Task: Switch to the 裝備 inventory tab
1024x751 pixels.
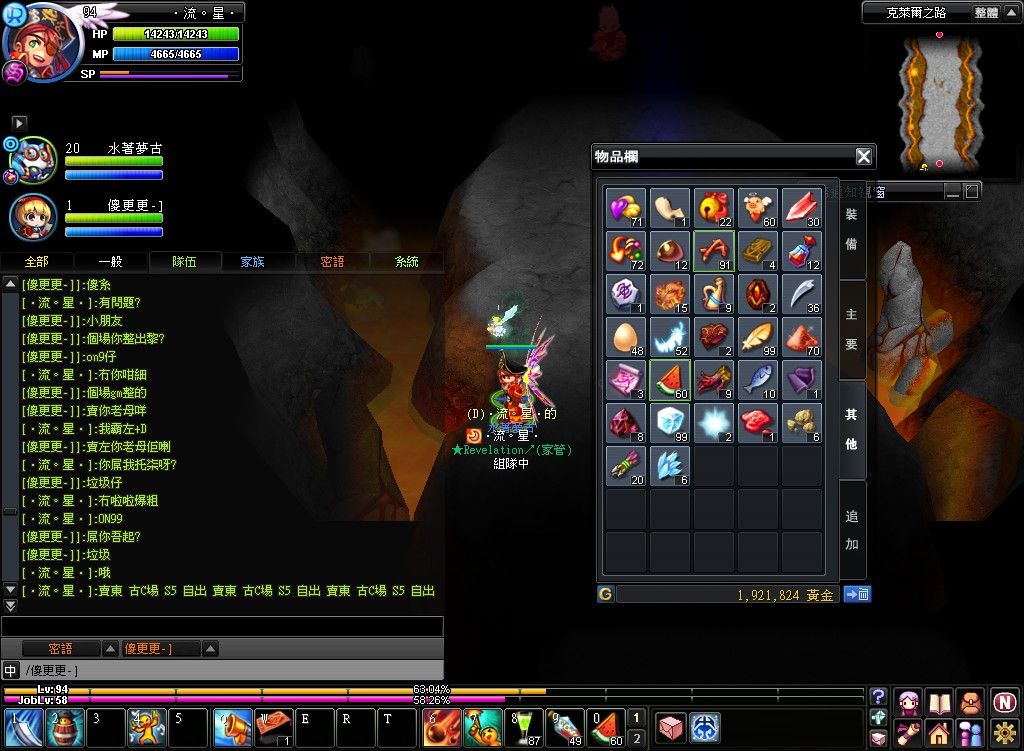Action: (851, 228)
